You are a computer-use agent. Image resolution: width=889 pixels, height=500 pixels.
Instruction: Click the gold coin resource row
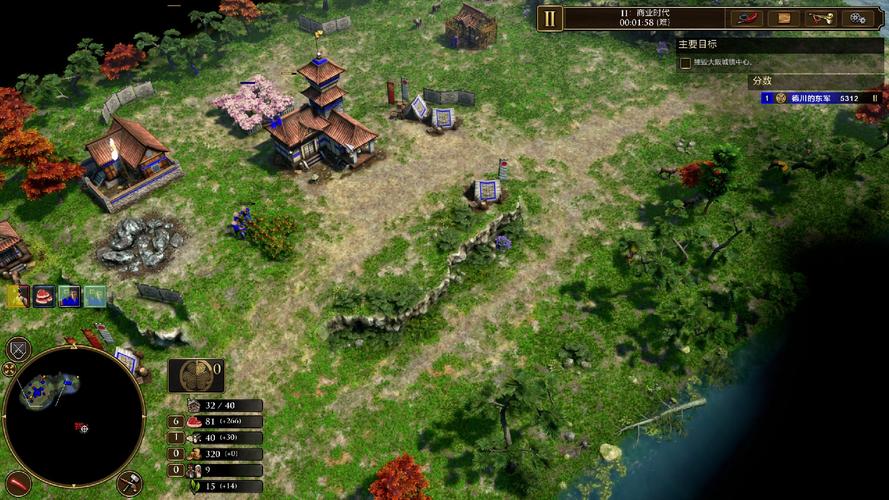214,454
